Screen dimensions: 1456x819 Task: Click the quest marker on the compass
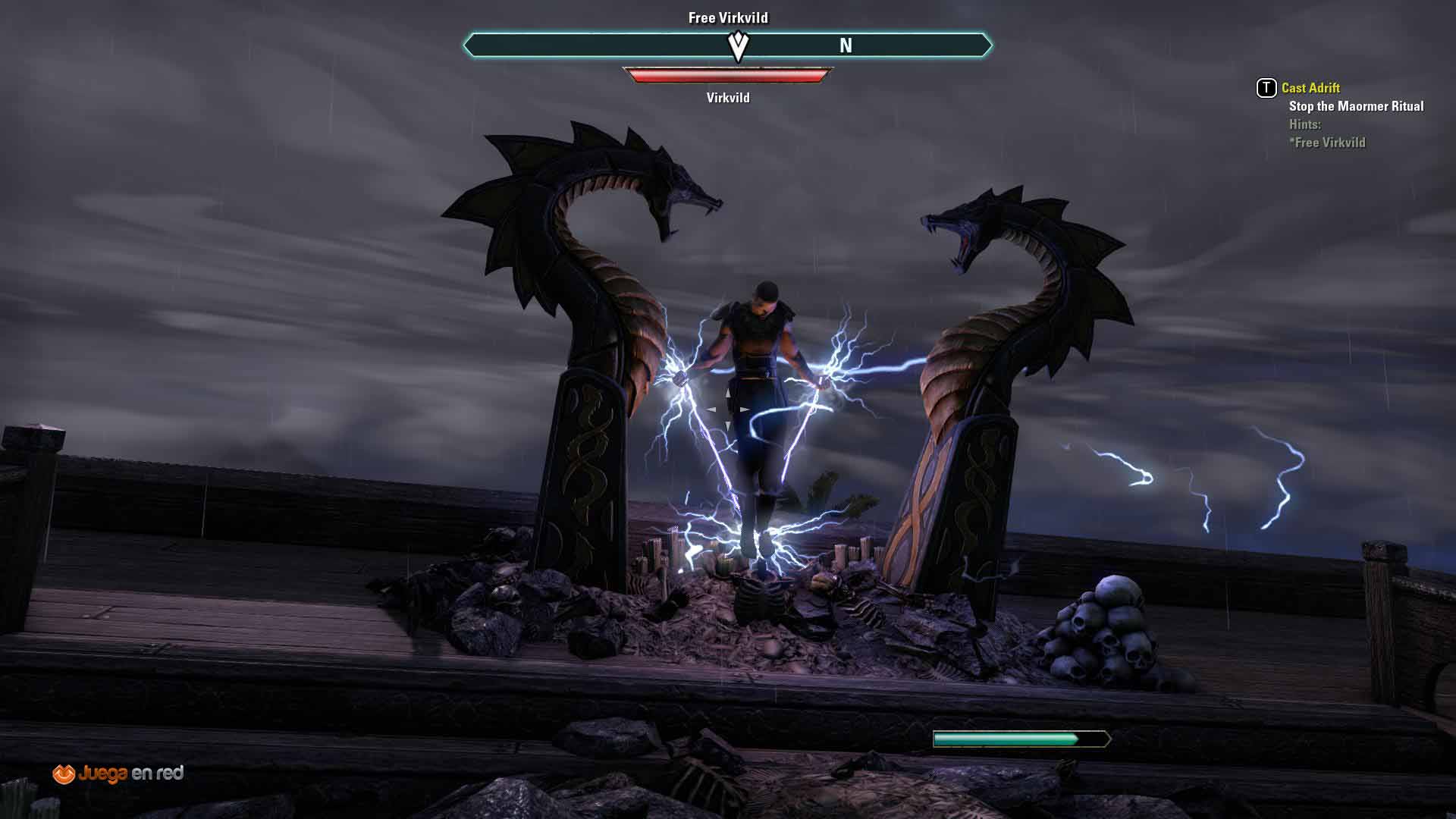738,46
